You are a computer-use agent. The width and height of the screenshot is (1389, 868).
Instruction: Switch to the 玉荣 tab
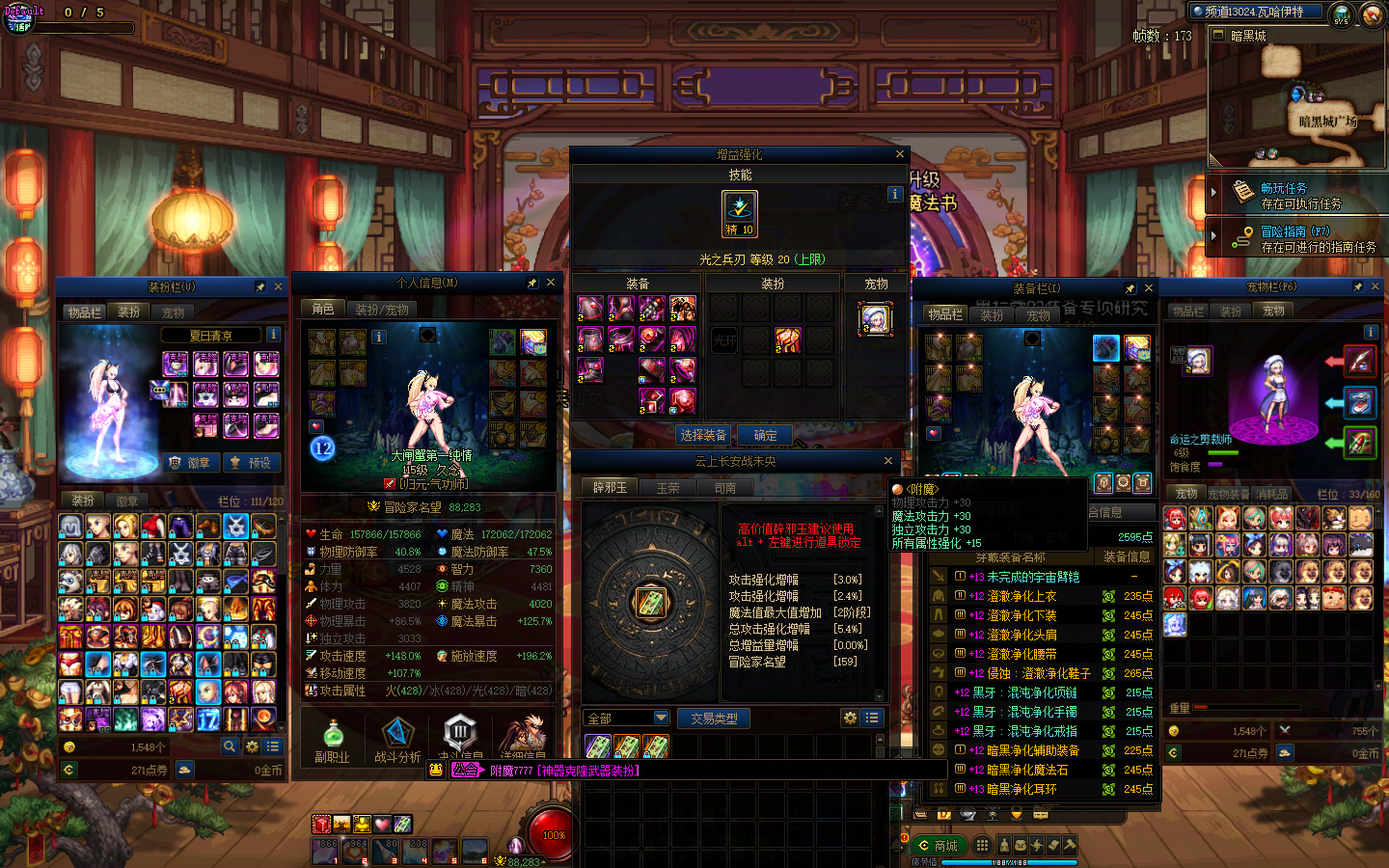(x=667, y=488)
